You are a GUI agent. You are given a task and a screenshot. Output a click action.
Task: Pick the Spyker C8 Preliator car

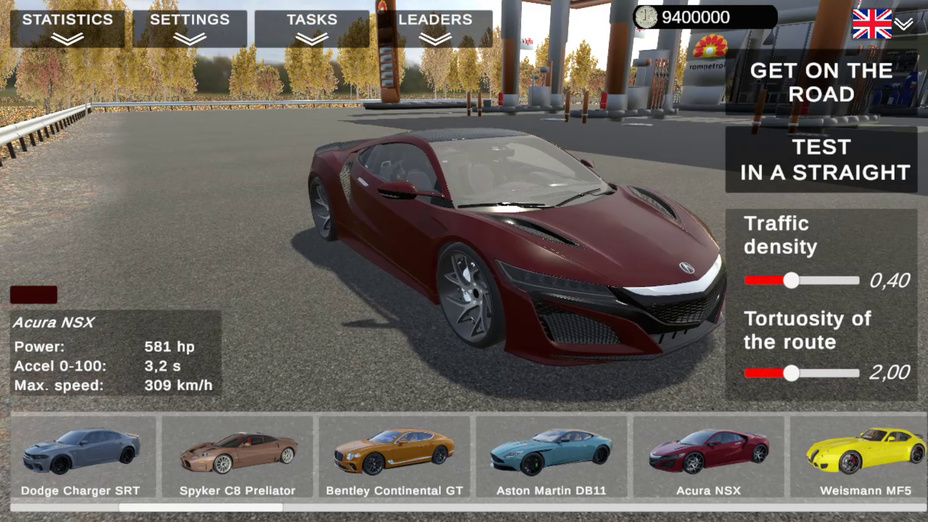[238, 458]
